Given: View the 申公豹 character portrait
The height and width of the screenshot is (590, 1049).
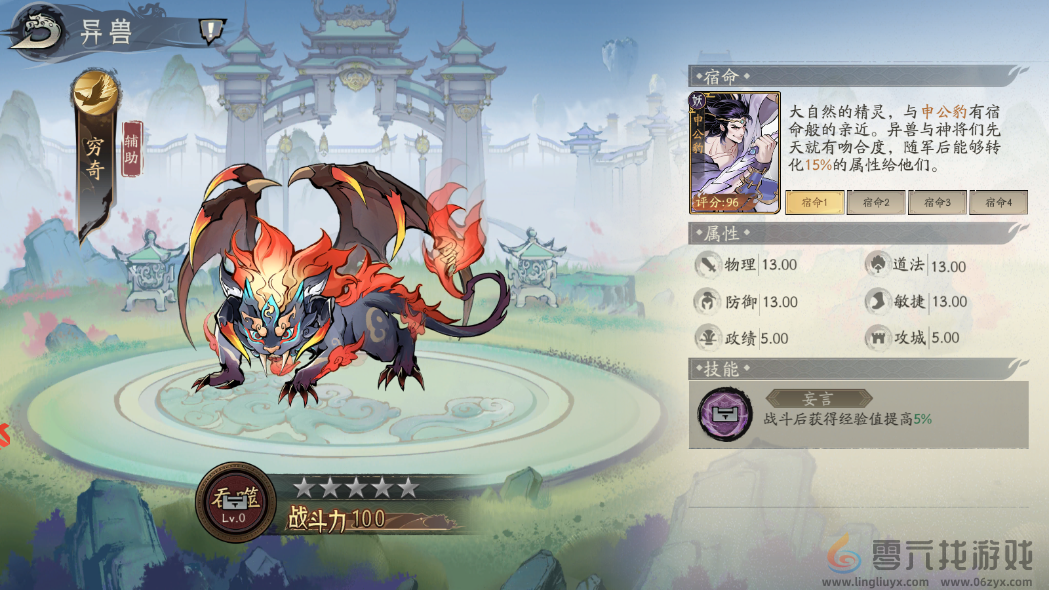Looking at the screenshot, I should 734,152.
